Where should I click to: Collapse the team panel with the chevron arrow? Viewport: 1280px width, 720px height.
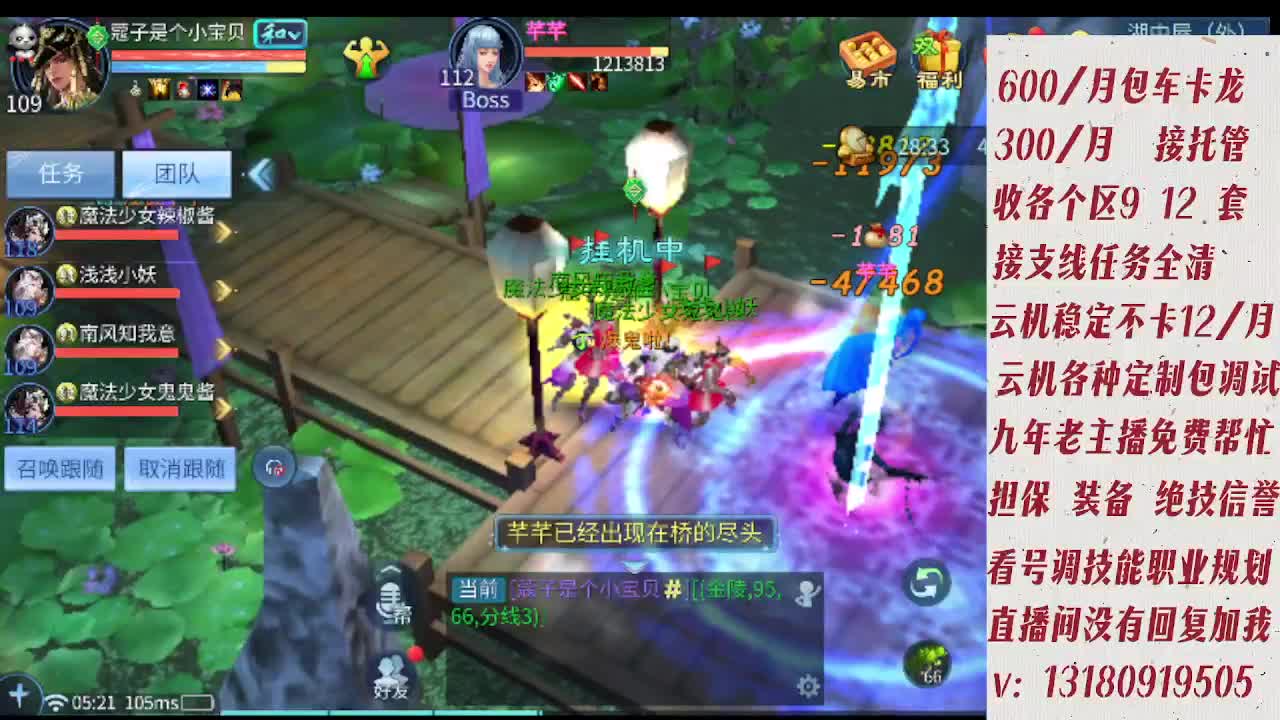[259, 172]
